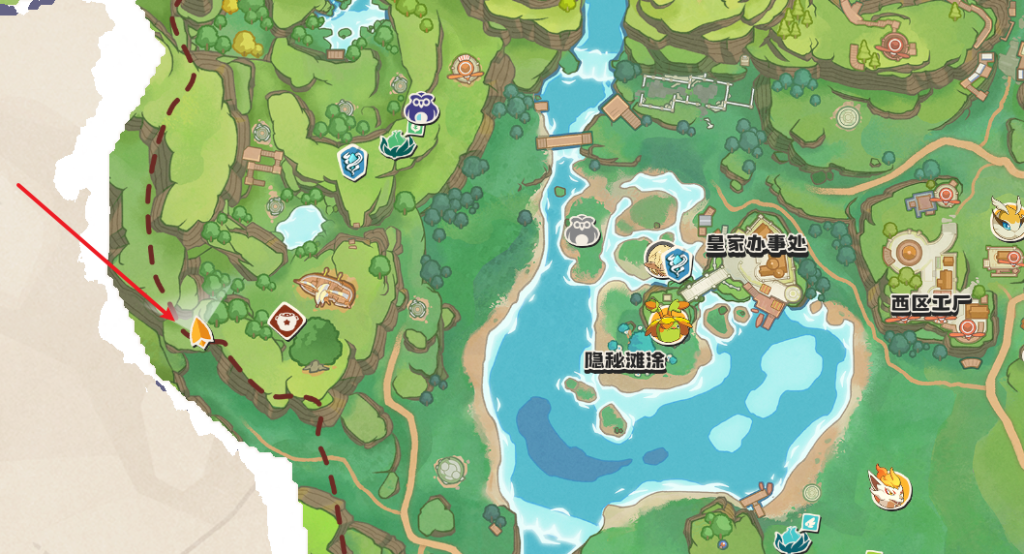1024x554 pixels.
Task: Select the red pot badge marker
Action: pos(288,321)
